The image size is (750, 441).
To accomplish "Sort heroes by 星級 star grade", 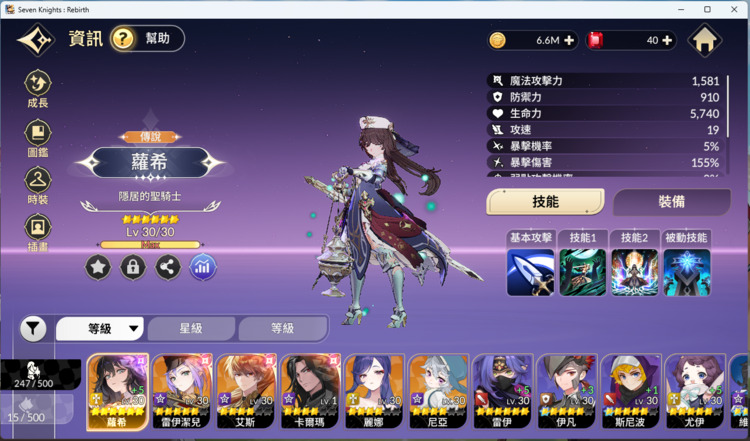I will (x=192, y=328).
